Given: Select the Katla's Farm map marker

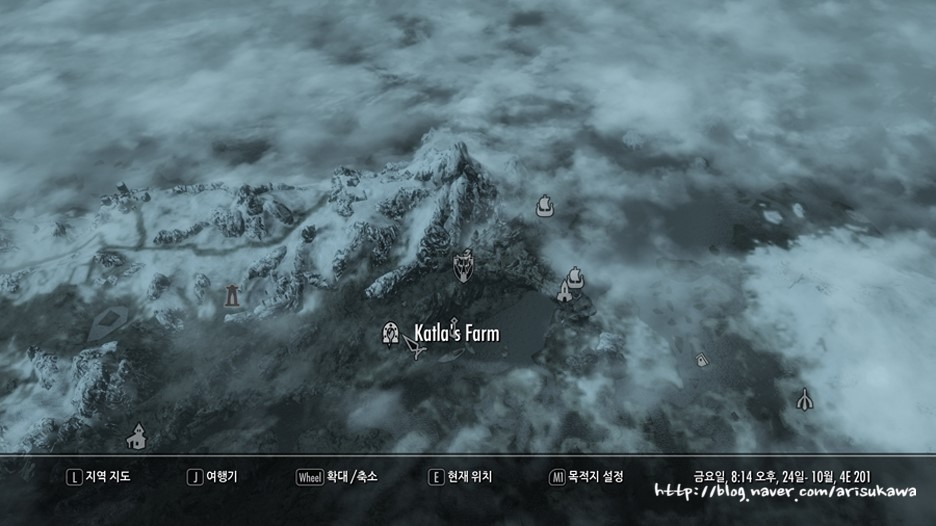Looking at the screenshot, I should pyautogui.click(x=391, y=333).
